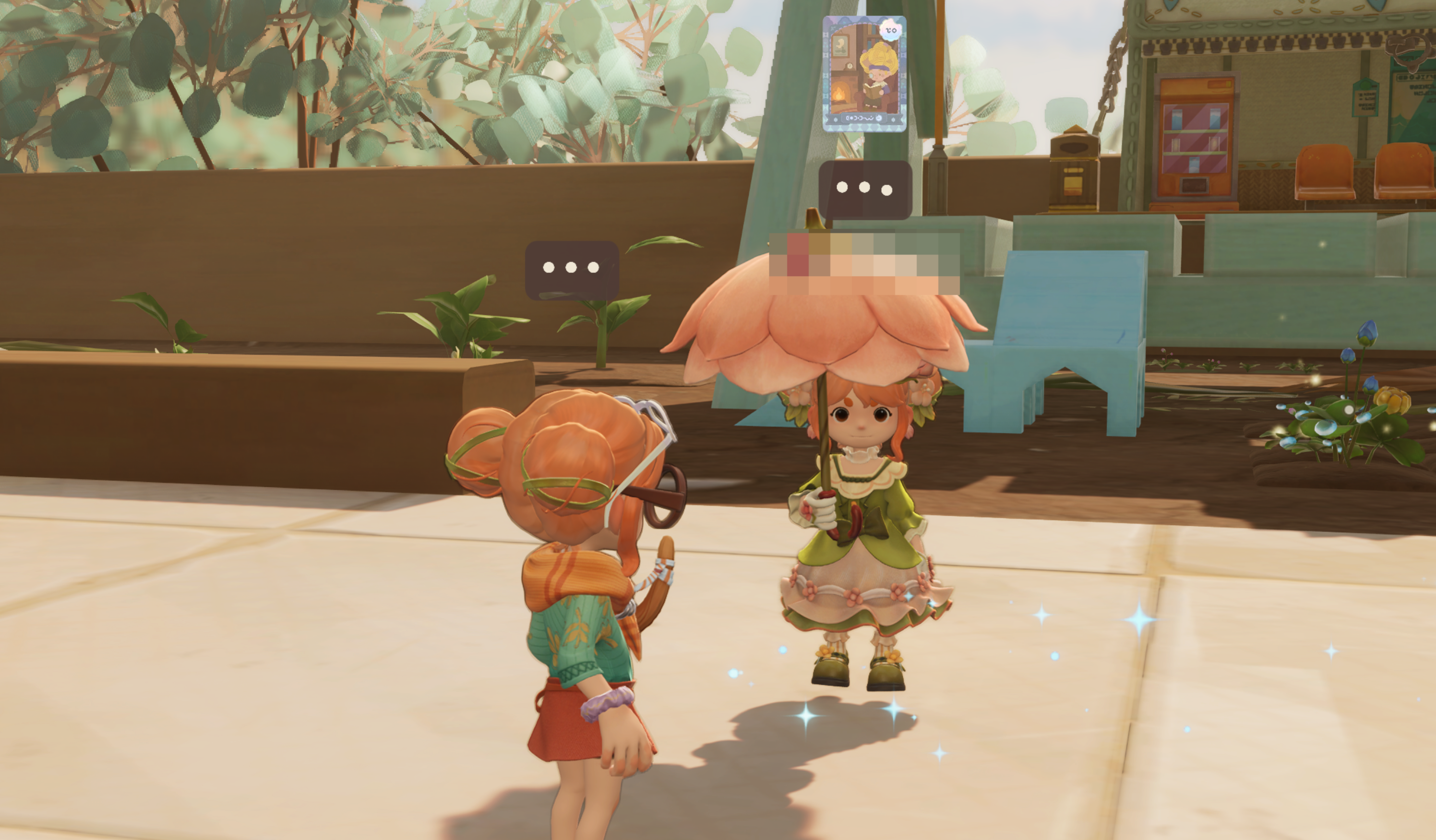This screenshot has height=840, width=1436.
Task: Select the typing bubble above the leafy sprout
Action: 571,268
